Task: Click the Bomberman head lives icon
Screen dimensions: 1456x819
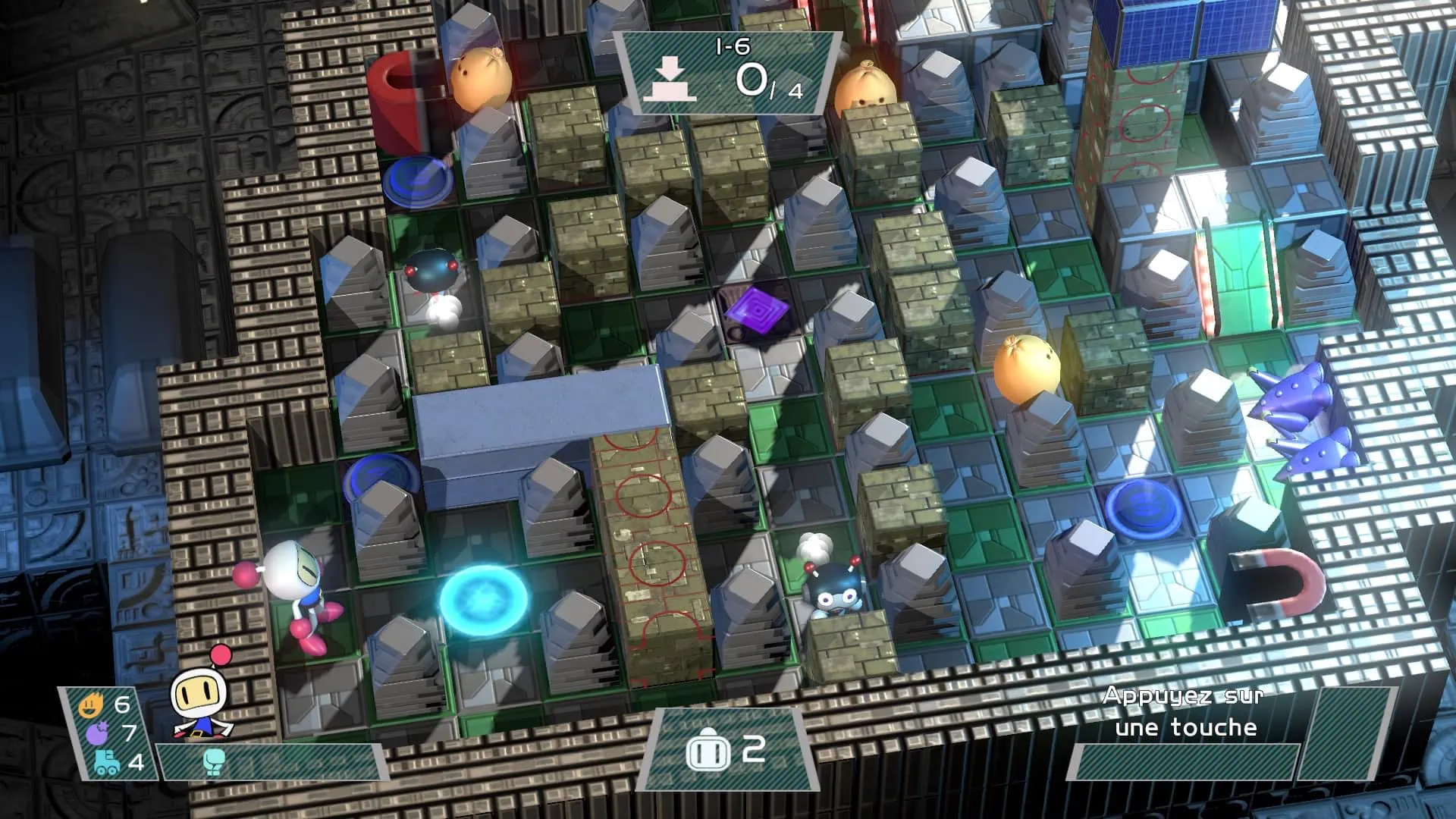Action: [708, 751]
